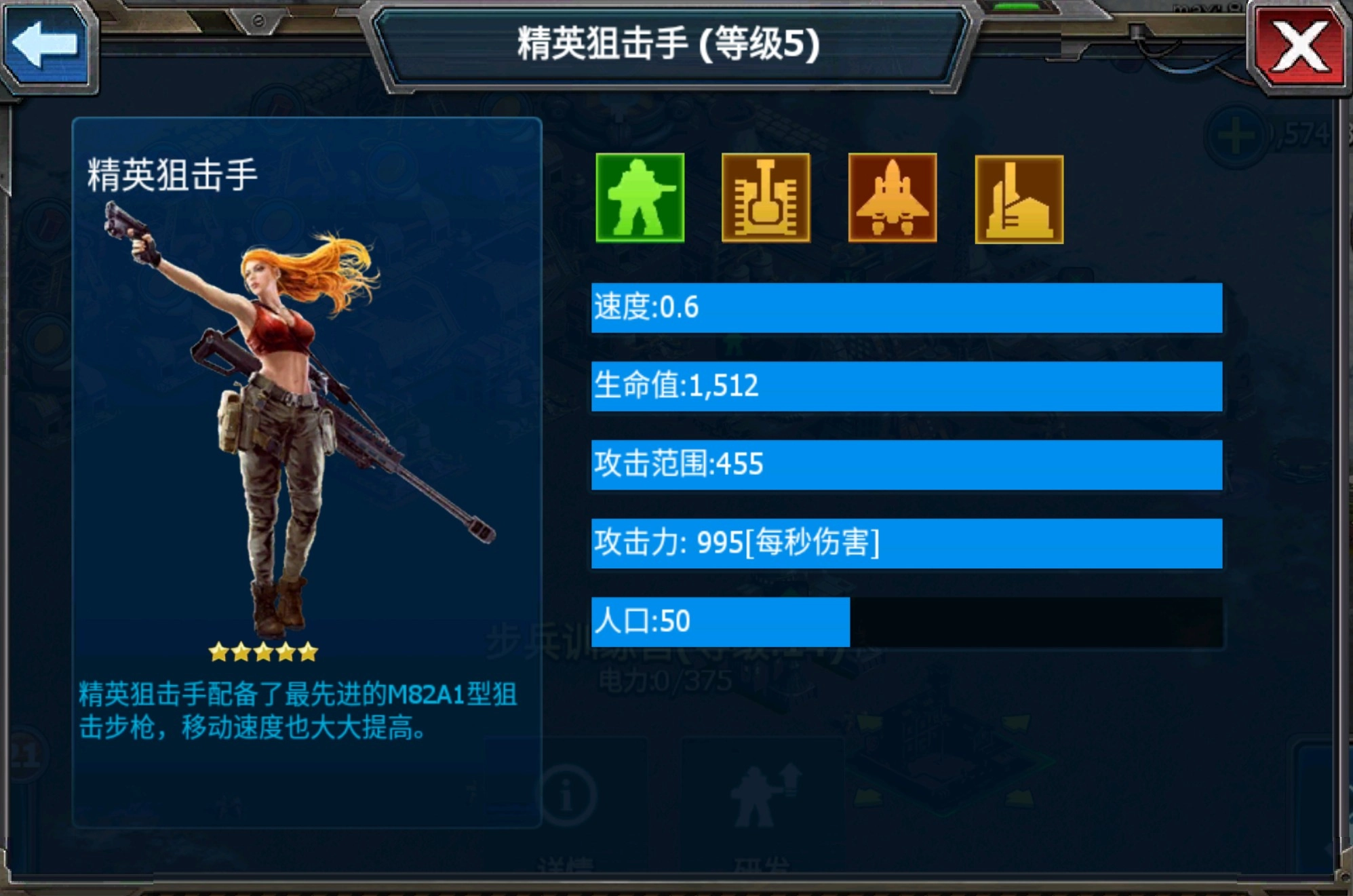Select the fighter jet target icon

point(893,197)
